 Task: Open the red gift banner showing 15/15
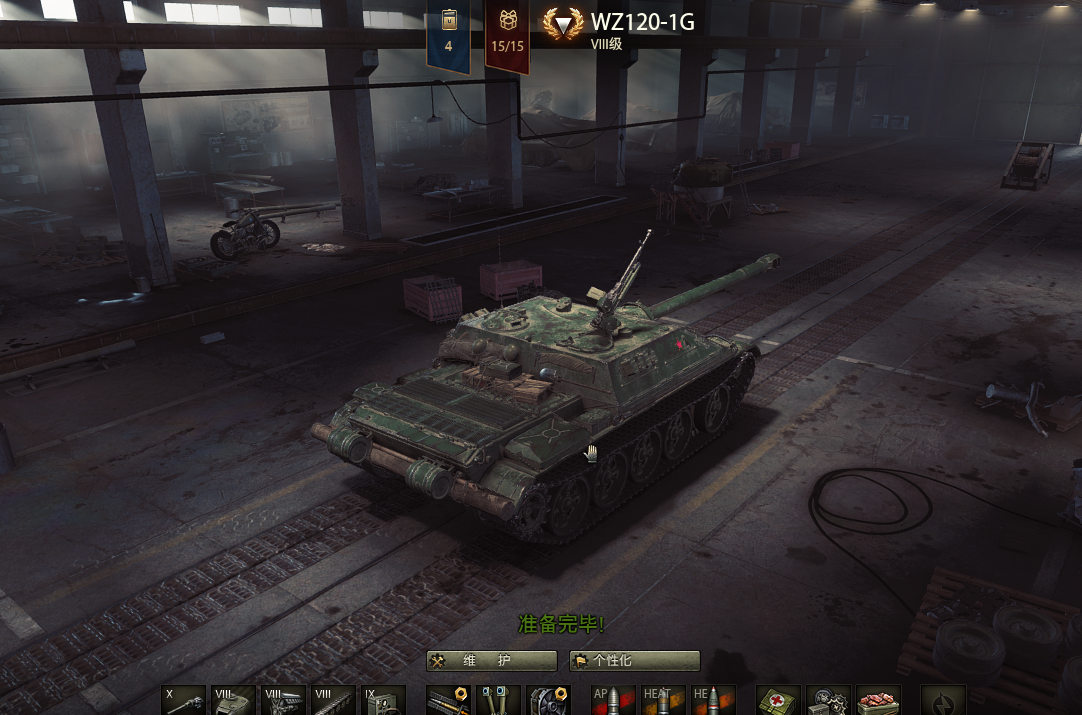click(507, 35)
